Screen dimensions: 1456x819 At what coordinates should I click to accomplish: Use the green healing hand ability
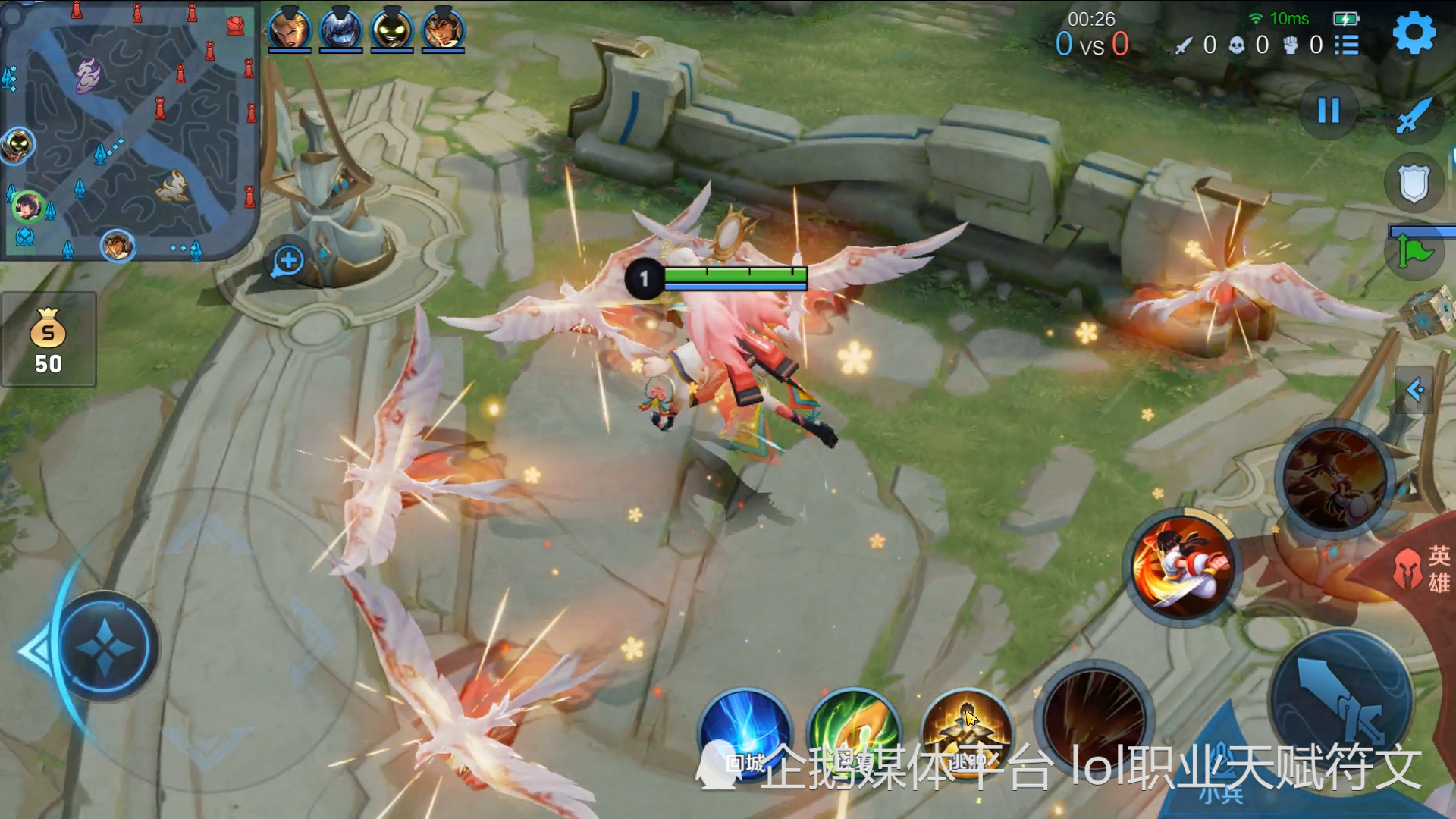click(x=854, y=733)
